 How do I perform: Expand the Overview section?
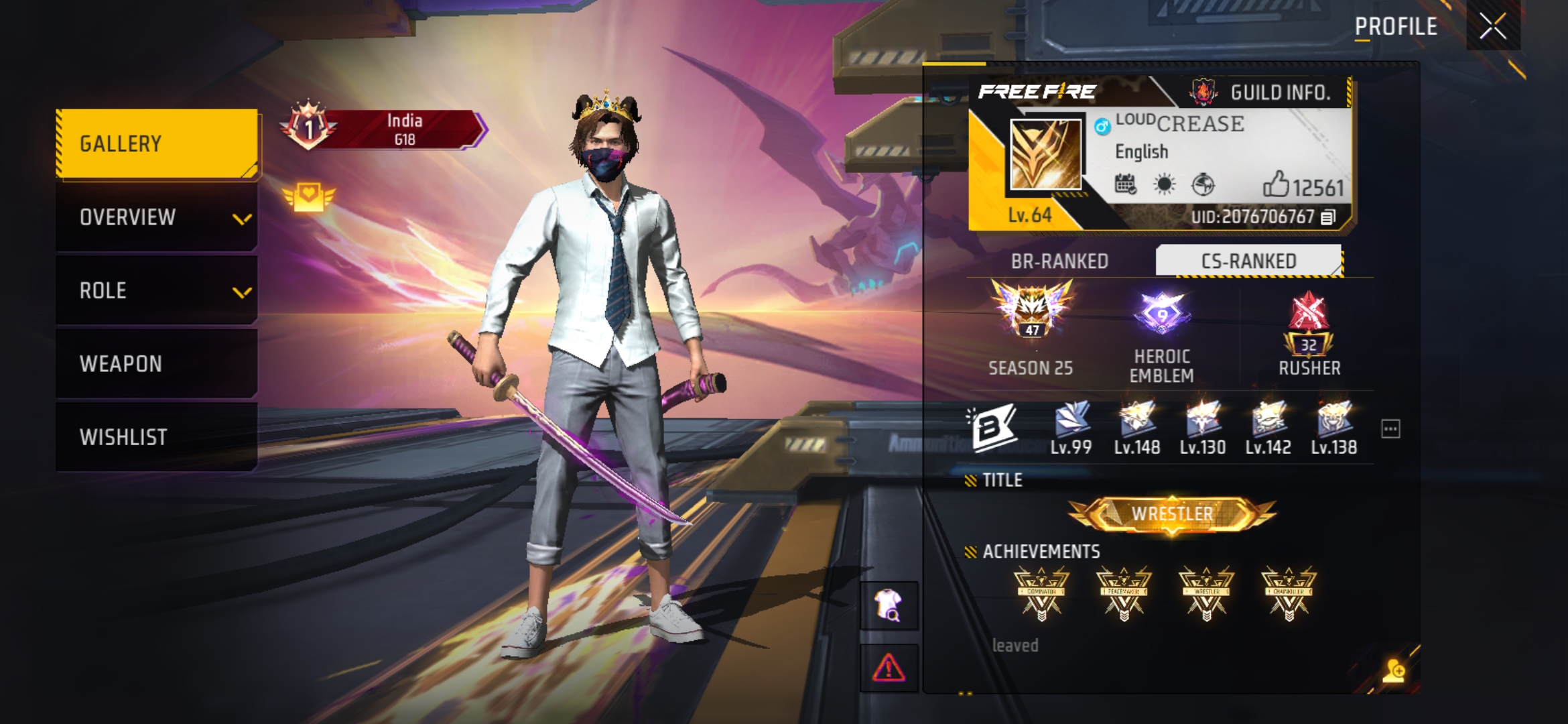point(157,217)
